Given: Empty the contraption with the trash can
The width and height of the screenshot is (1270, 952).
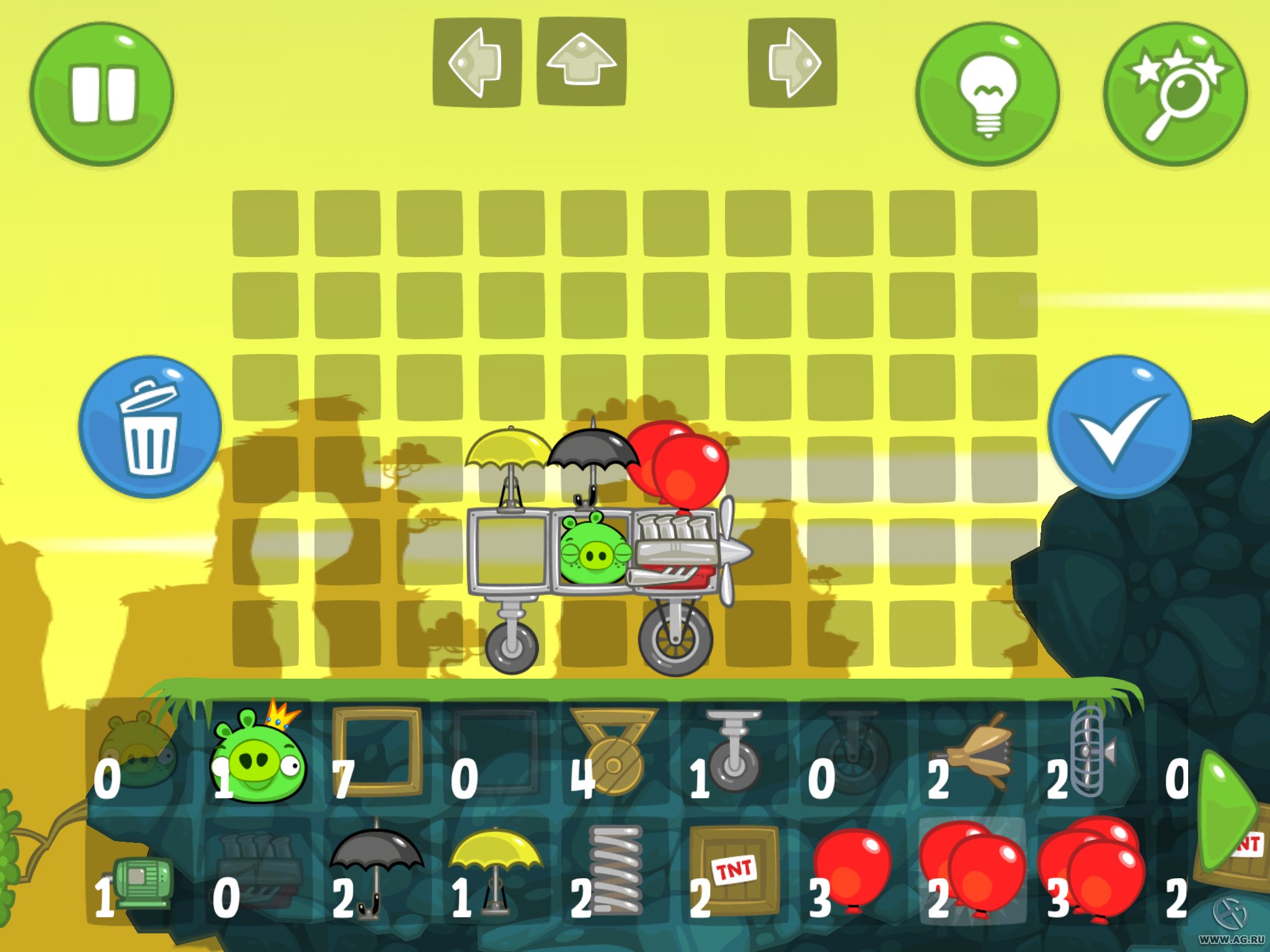Looking at the screenshot, I should tap(150, 428).
